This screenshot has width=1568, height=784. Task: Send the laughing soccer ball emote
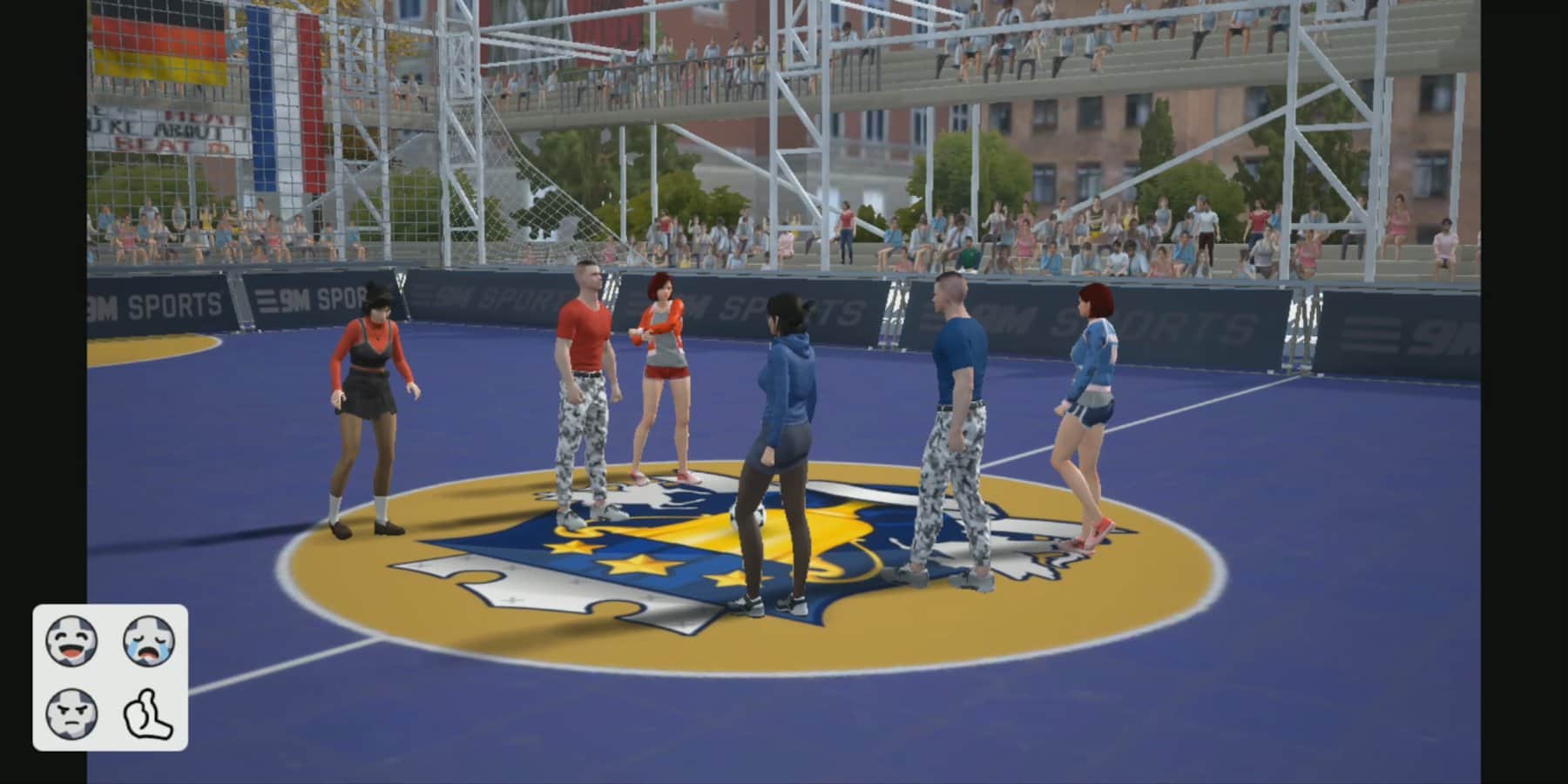click(71, 641)
